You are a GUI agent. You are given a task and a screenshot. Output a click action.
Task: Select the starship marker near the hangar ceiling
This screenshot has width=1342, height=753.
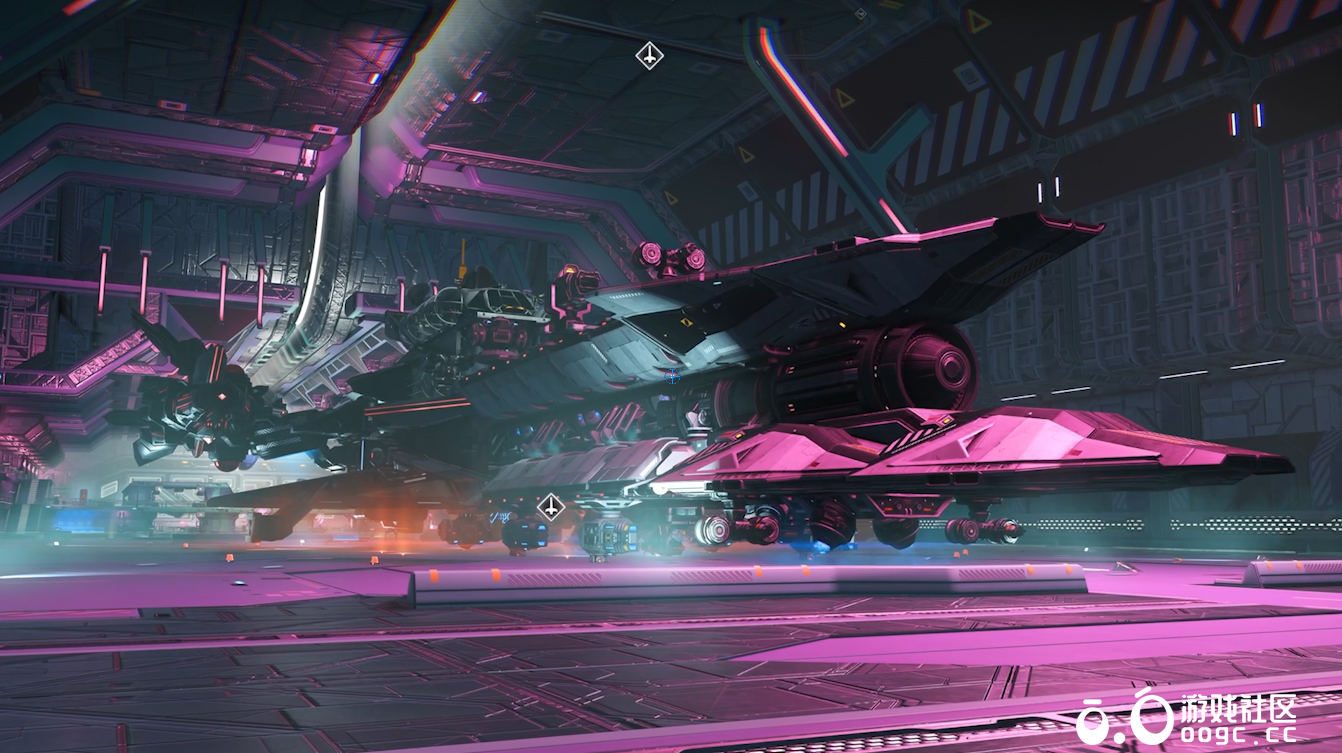point(650,55)
